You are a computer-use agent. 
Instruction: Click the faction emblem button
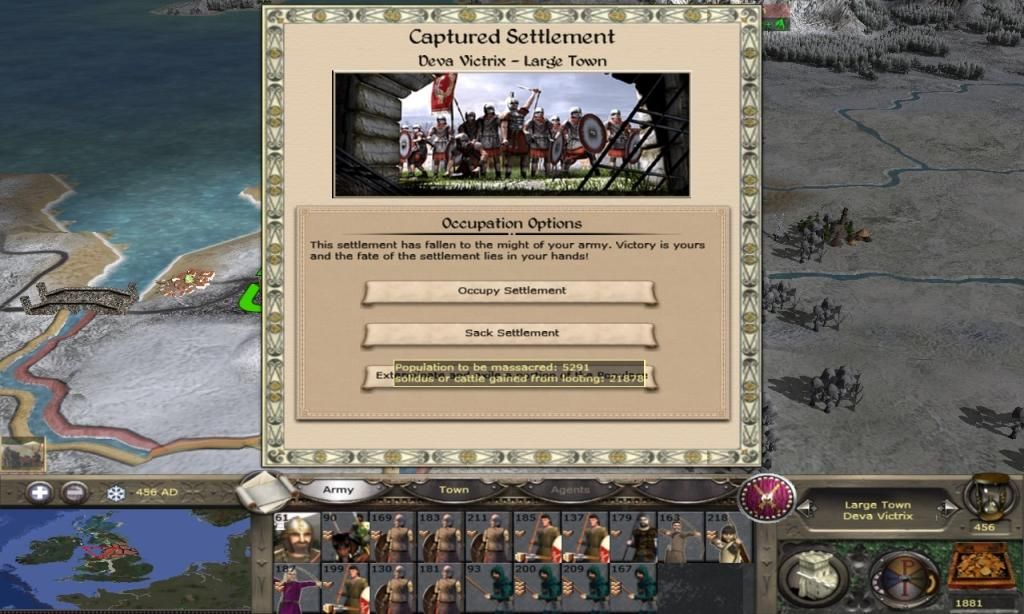click(x=767, y=497)
